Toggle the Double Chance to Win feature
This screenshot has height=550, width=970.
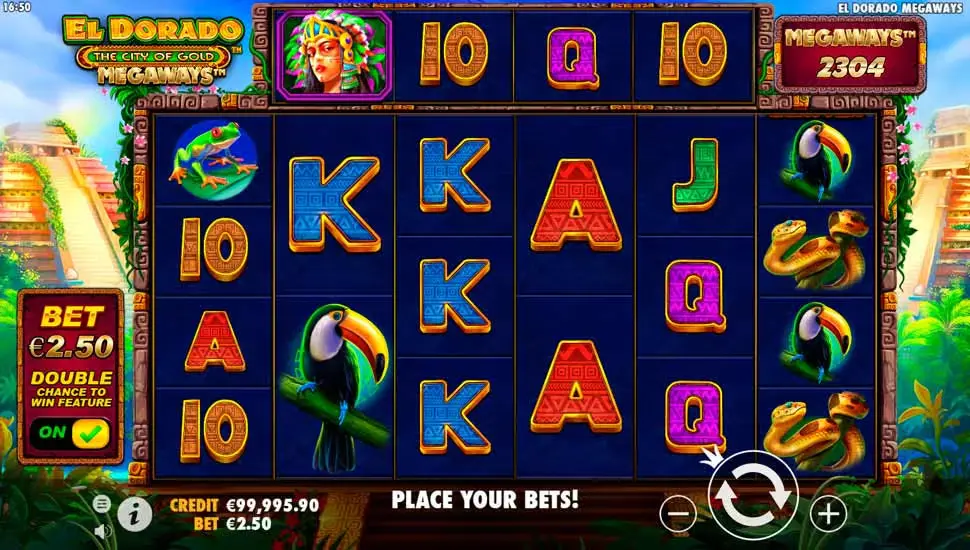click(x=69, y=433)
